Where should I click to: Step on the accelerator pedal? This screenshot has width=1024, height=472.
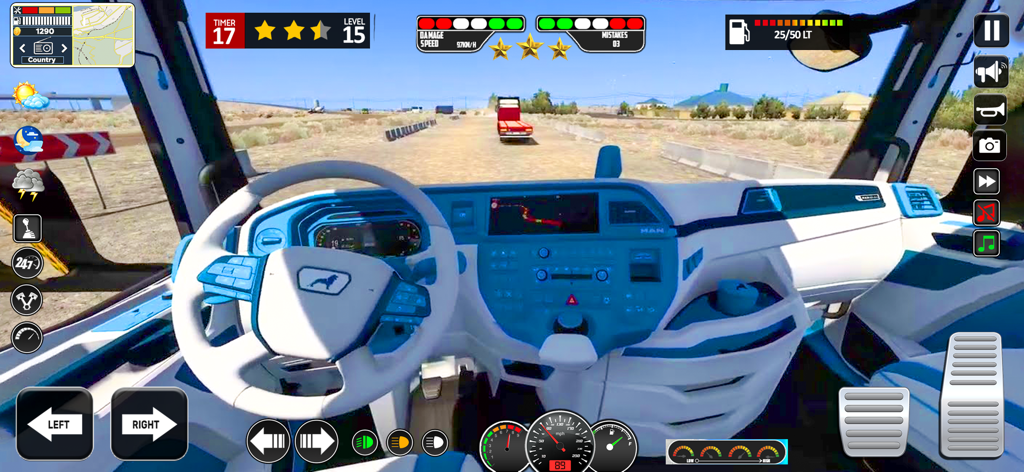coord(973,394)
